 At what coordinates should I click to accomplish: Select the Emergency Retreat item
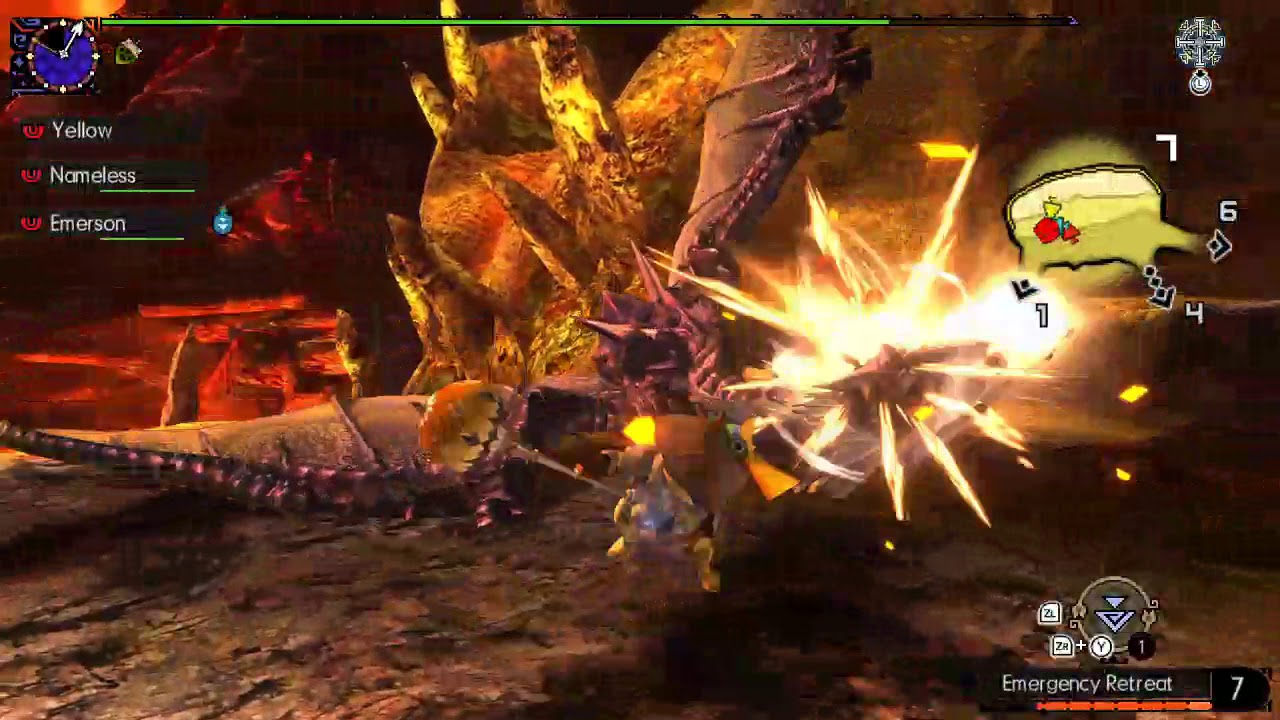[1087, 685]
